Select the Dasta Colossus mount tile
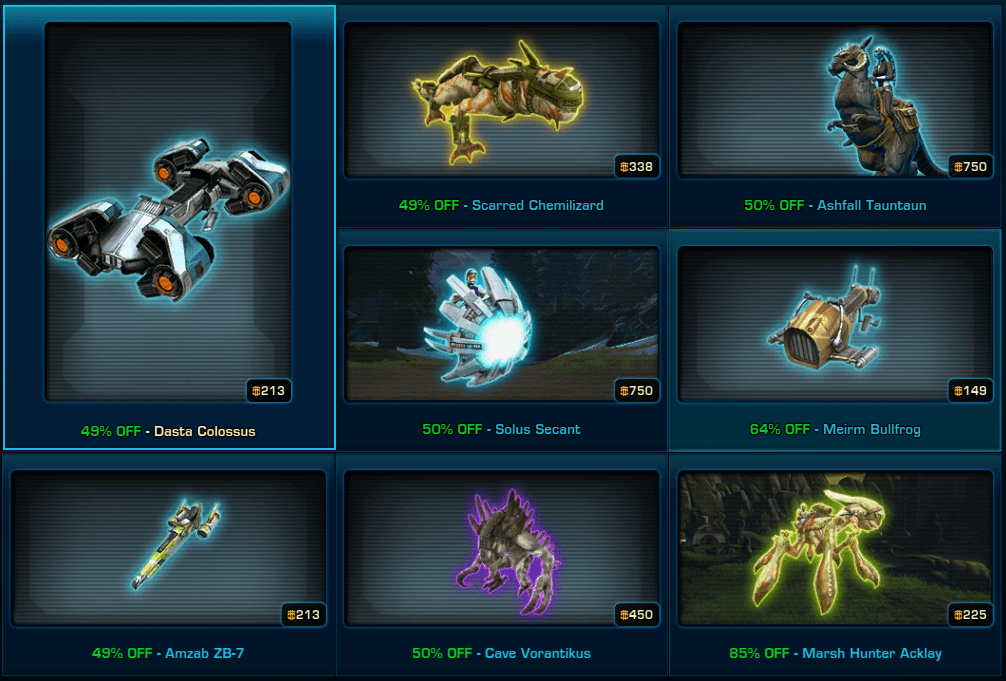 pos(168,212)
